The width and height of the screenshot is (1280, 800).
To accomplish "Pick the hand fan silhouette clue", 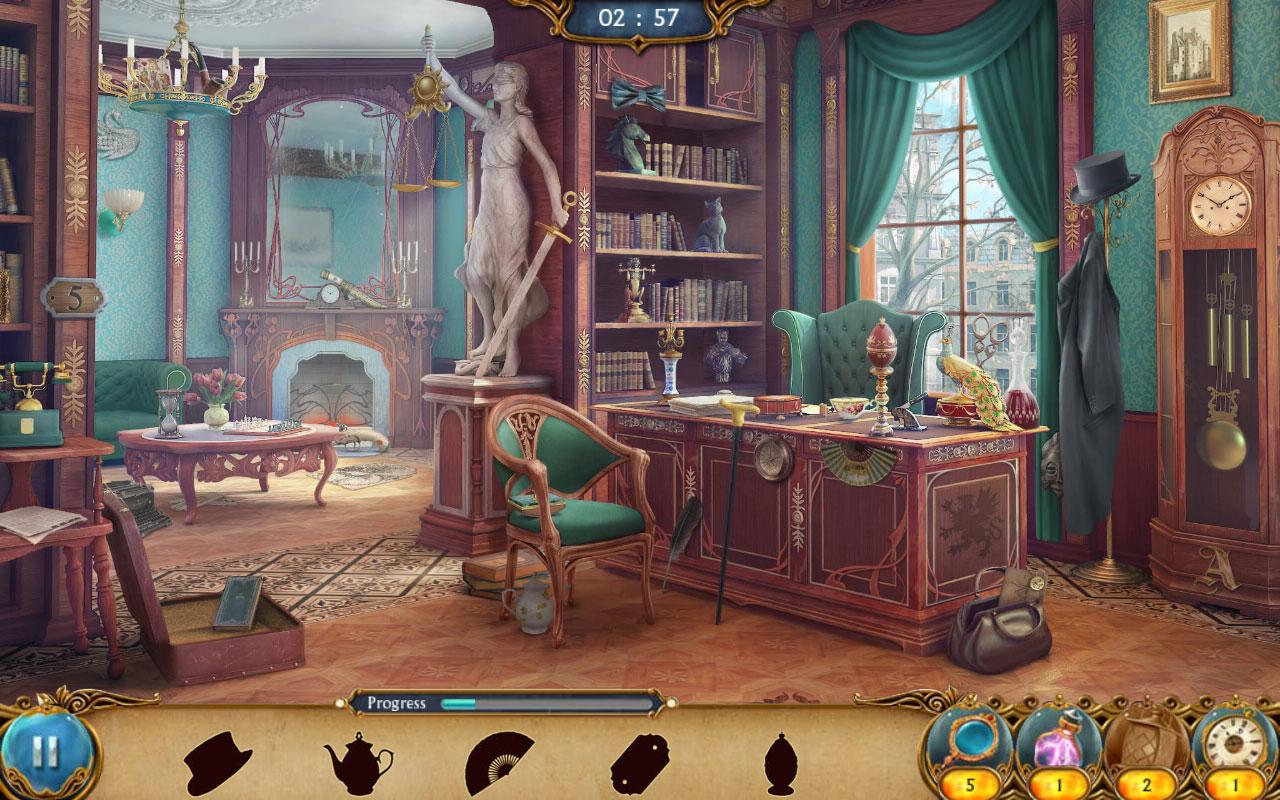I will click(499, 763).
